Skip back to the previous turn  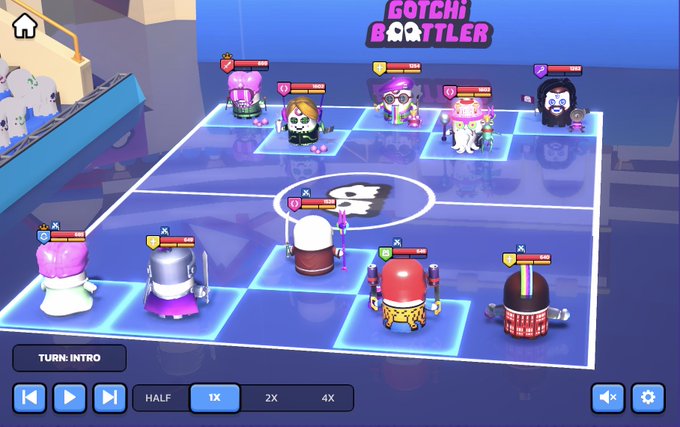(x=29, y=398)
